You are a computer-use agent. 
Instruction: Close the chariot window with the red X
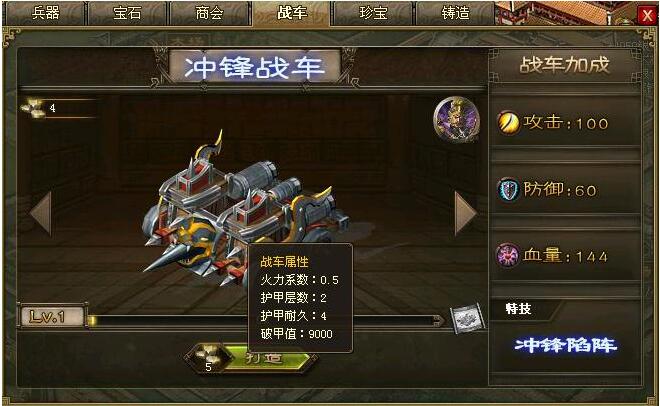click(645, 15)
